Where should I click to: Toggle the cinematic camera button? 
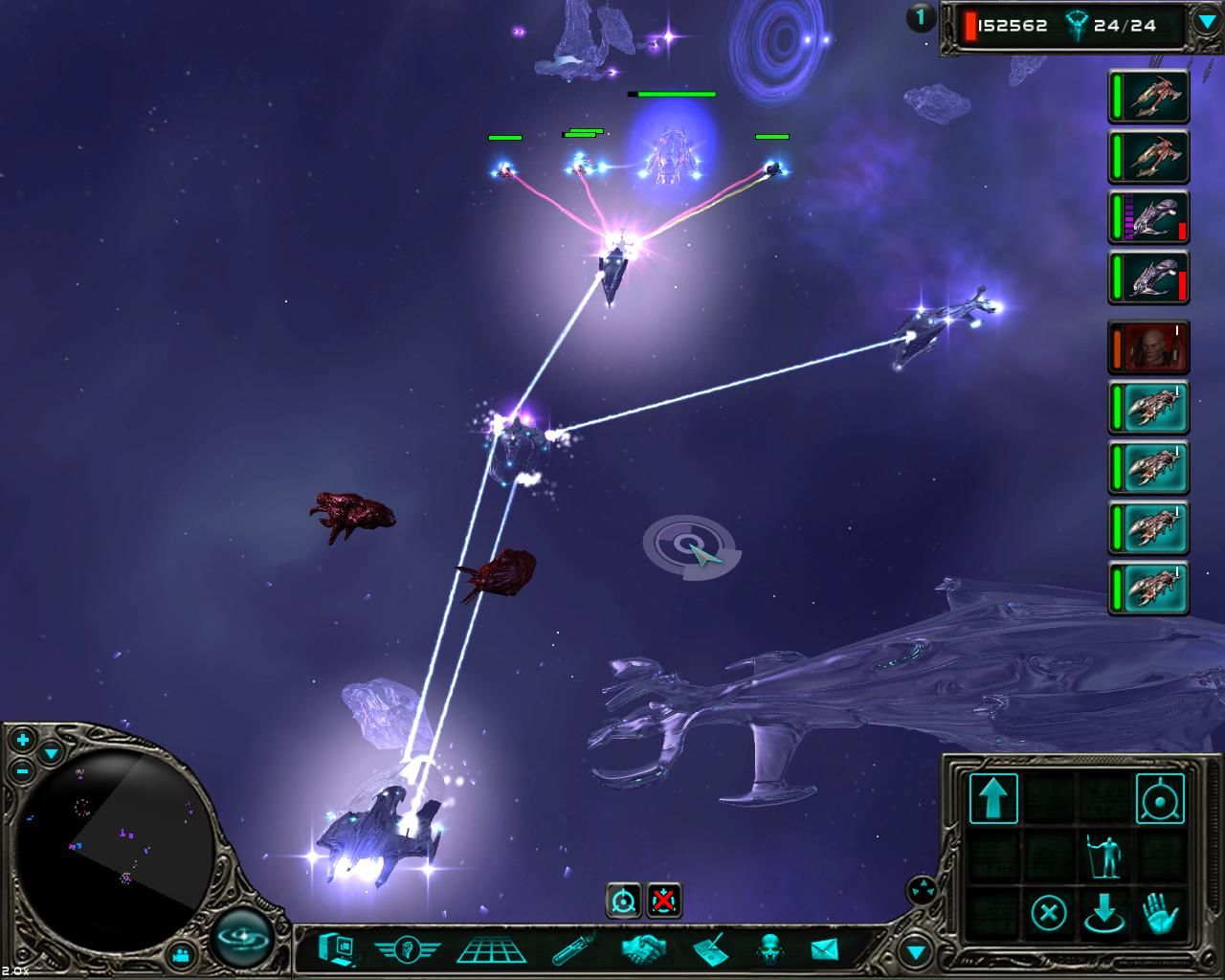pyautogui.click(x=183, y=954)
